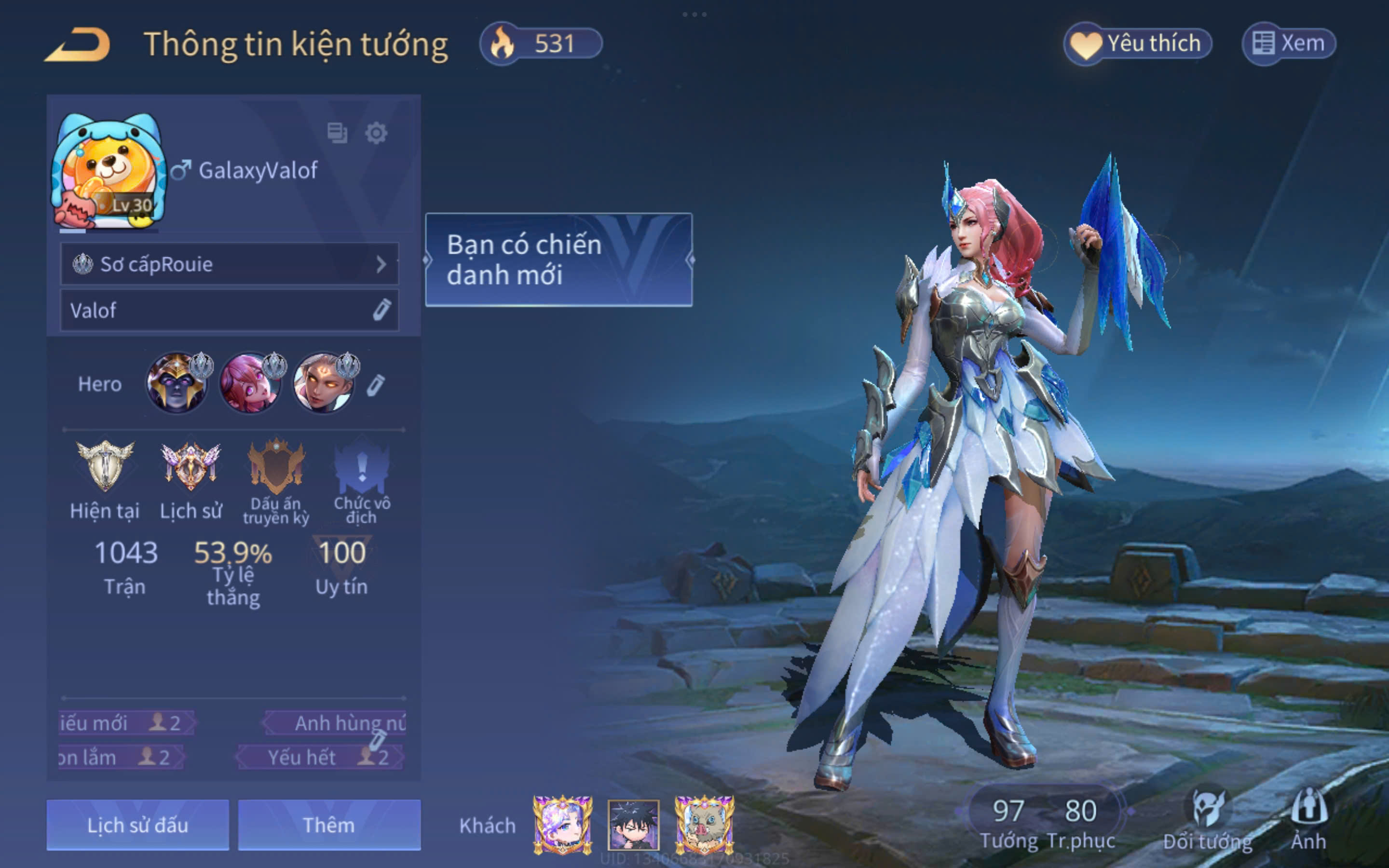The width and height of the screenshot is (1389, 868).
Task: Click the Thêm button
Action: click(x=329, y=825)
